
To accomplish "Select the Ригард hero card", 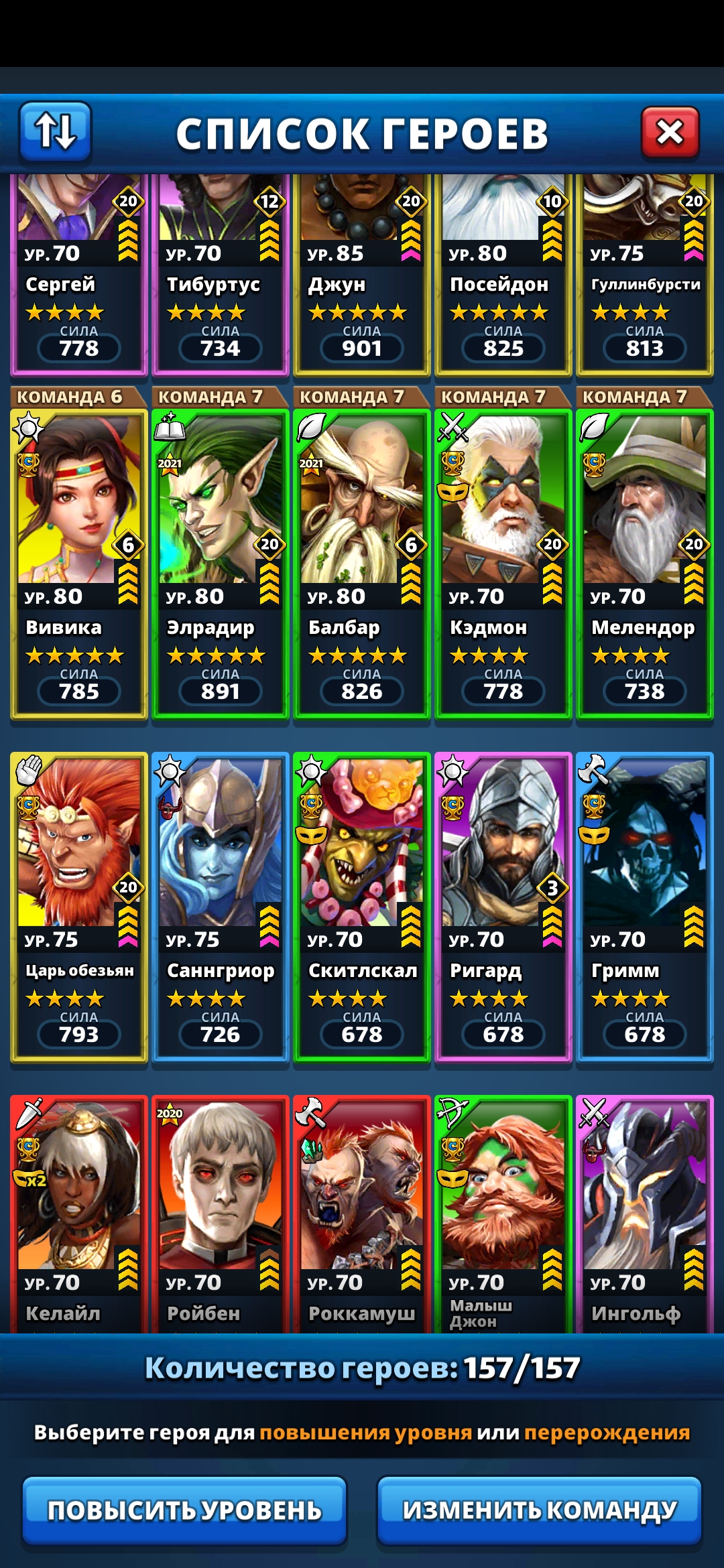I will point(503,906).
